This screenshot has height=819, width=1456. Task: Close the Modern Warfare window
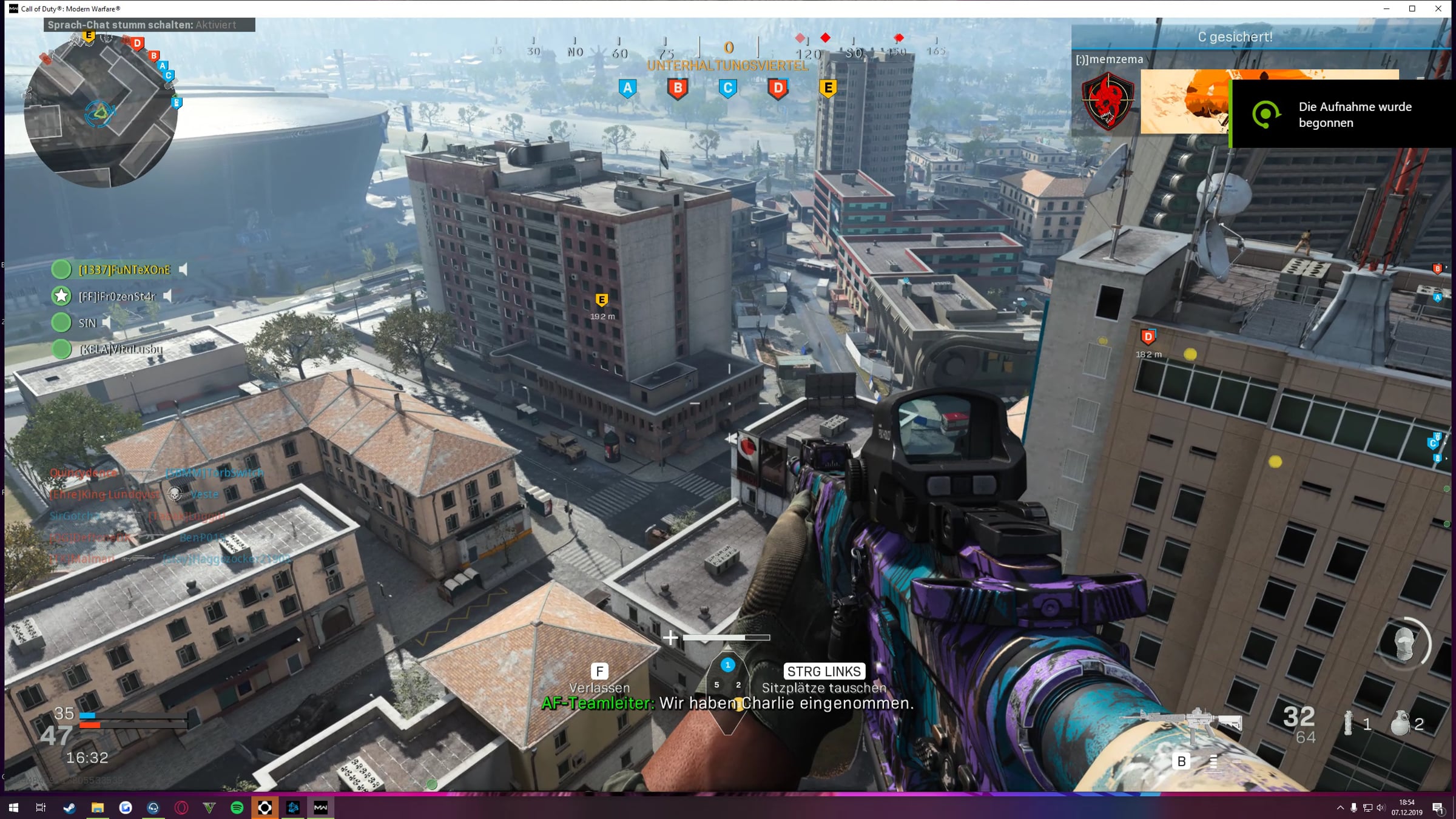[x=1438, y=8]
